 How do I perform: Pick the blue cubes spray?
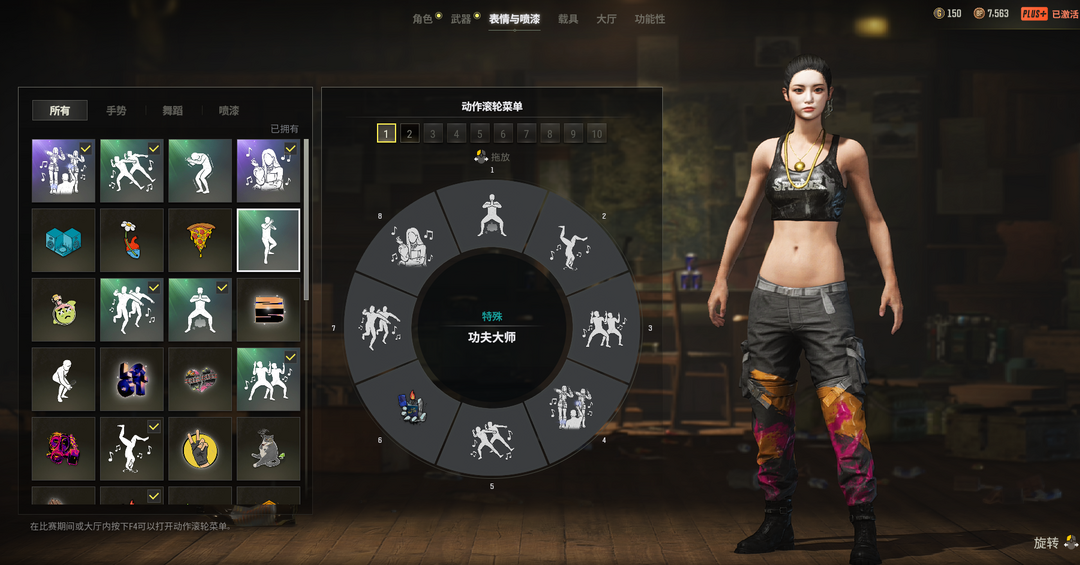click(64, 240)
